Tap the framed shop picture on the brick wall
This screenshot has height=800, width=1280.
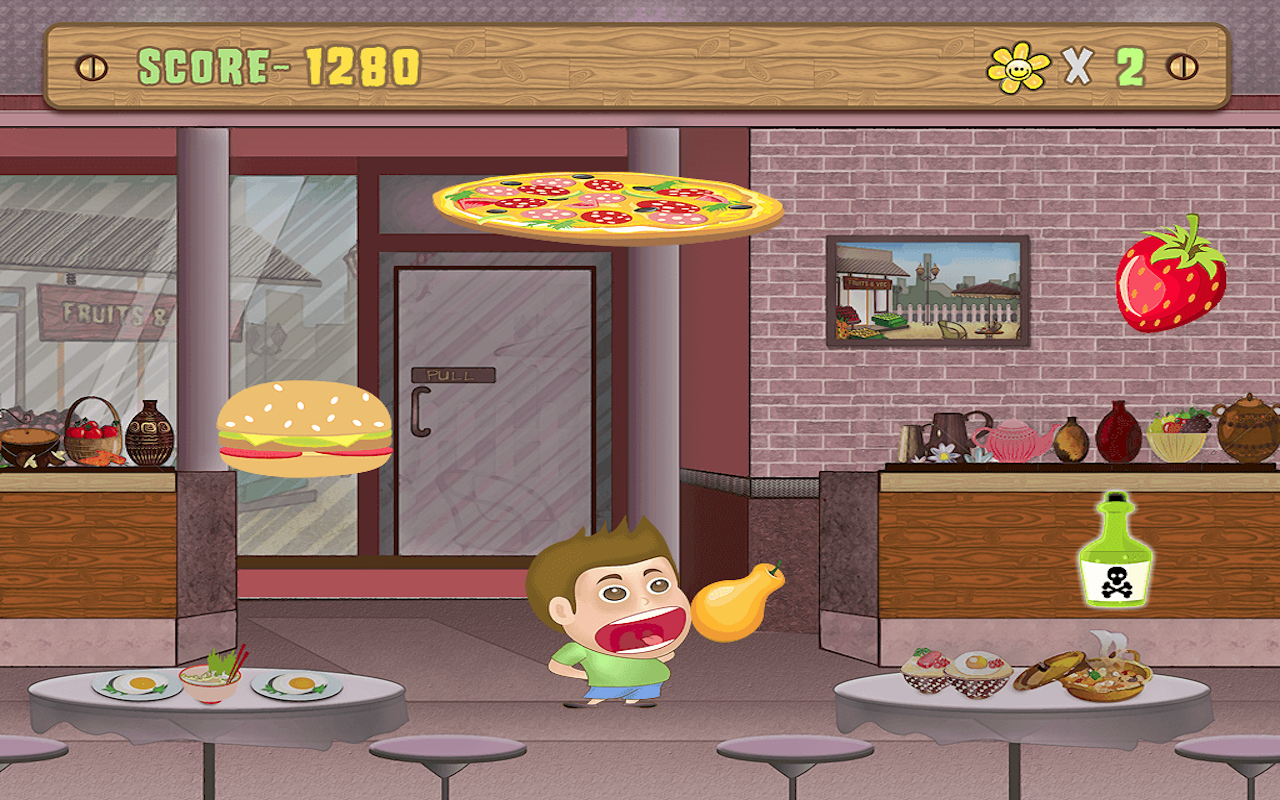925,290
